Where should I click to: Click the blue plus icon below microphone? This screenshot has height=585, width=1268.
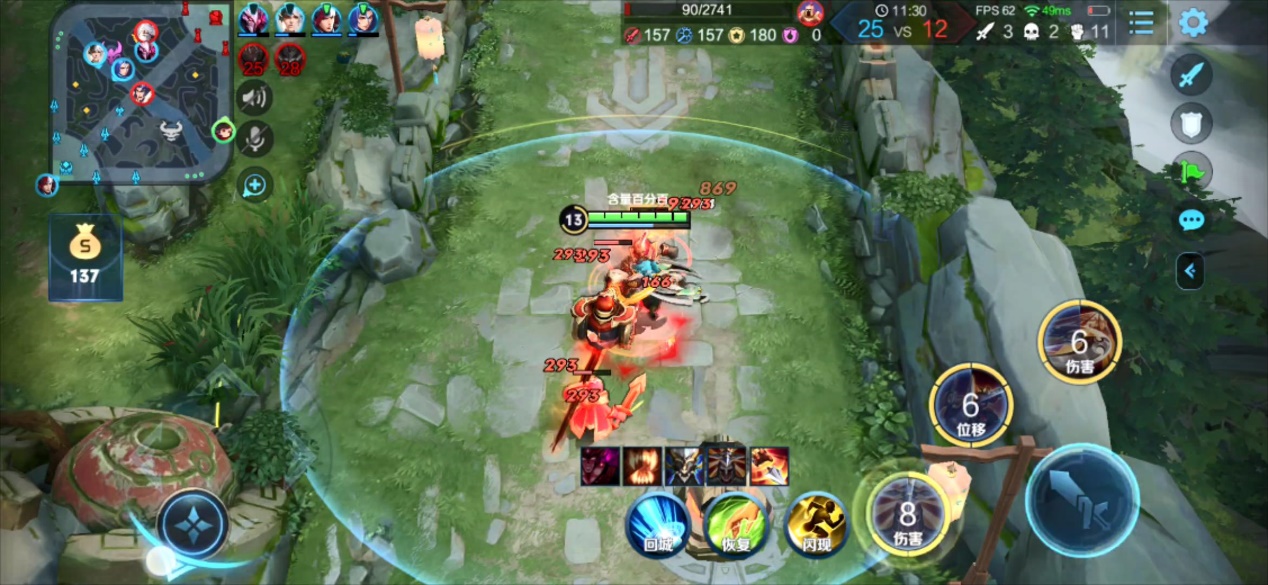pyautogui.click(x=255, y=184)
